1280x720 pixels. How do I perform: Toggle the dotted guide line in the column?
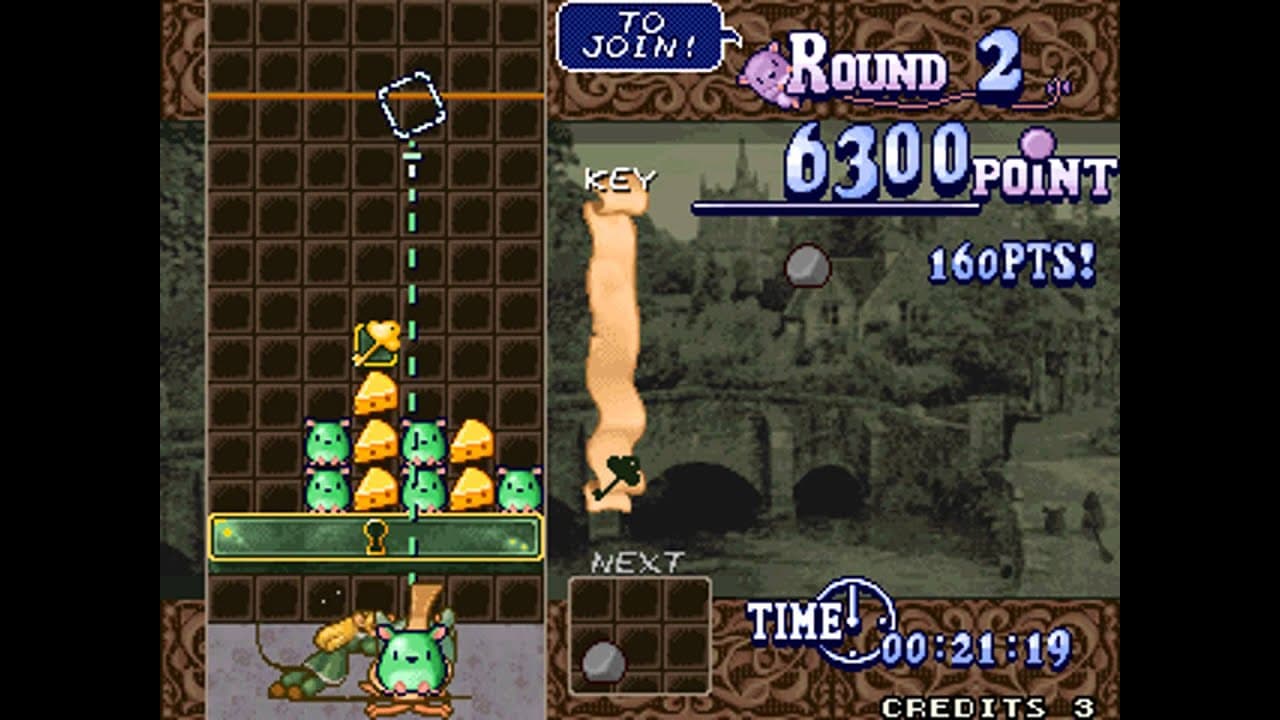(x=414, y=250)
